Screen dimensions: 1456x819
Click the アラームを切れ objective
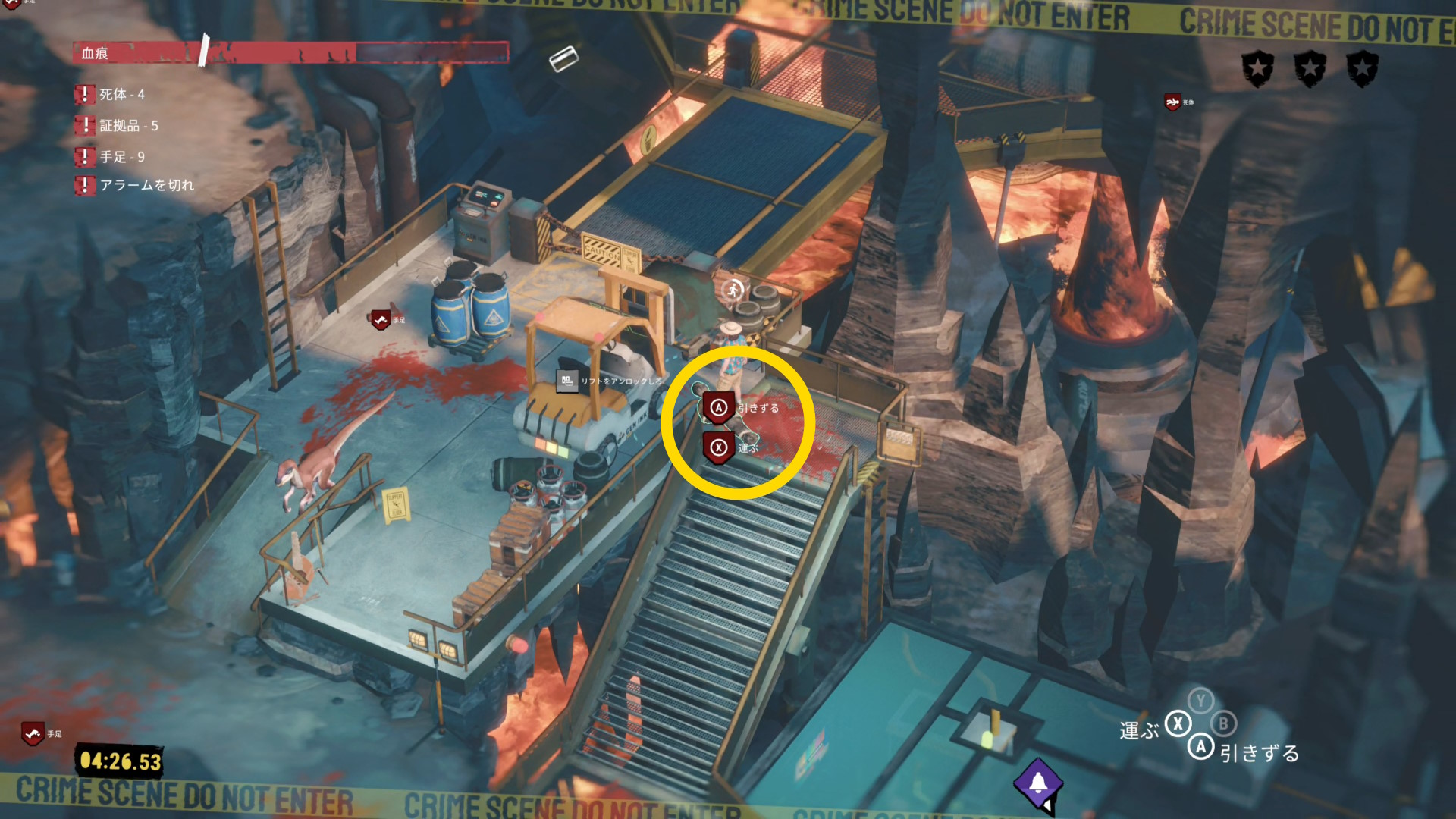[146, 185]
